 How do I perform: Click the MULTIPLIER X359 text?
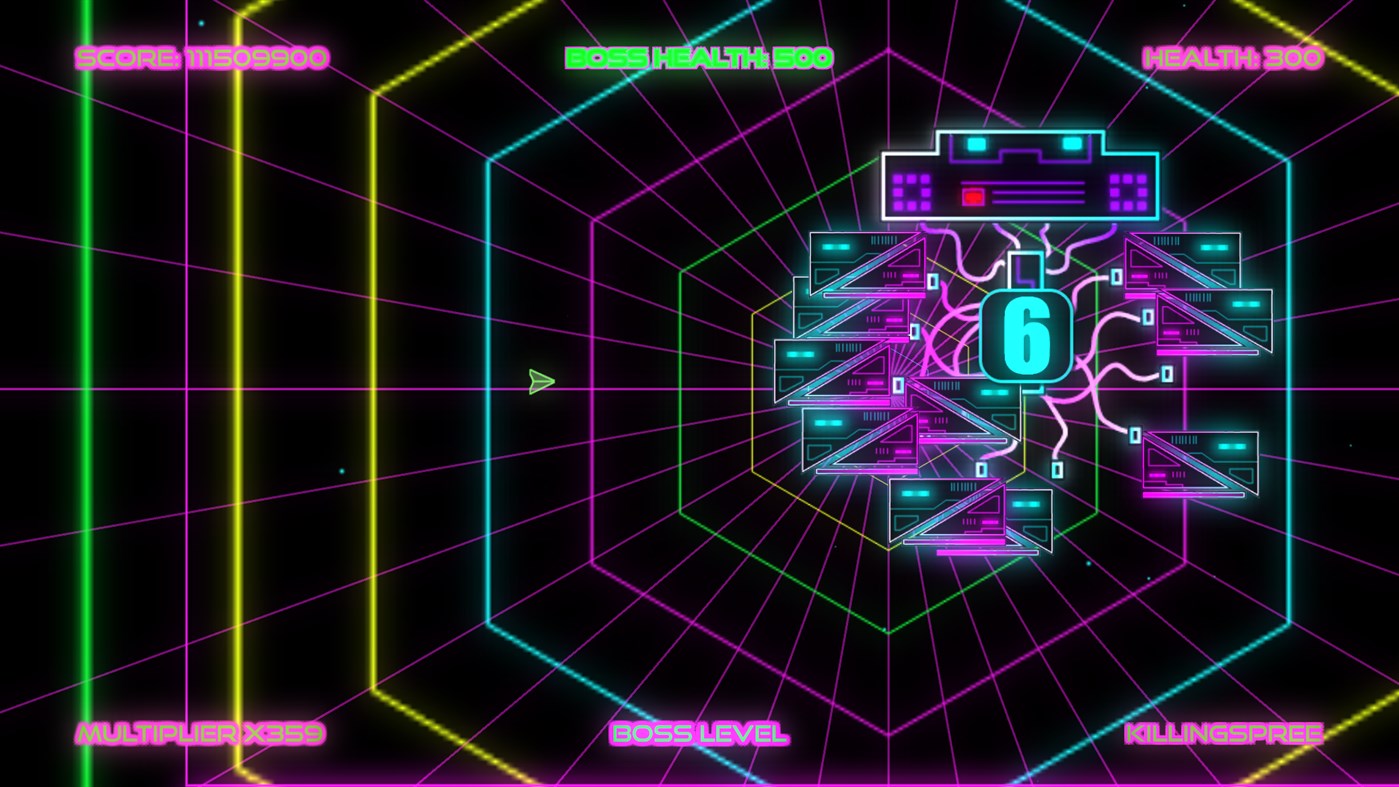point(199,733)
